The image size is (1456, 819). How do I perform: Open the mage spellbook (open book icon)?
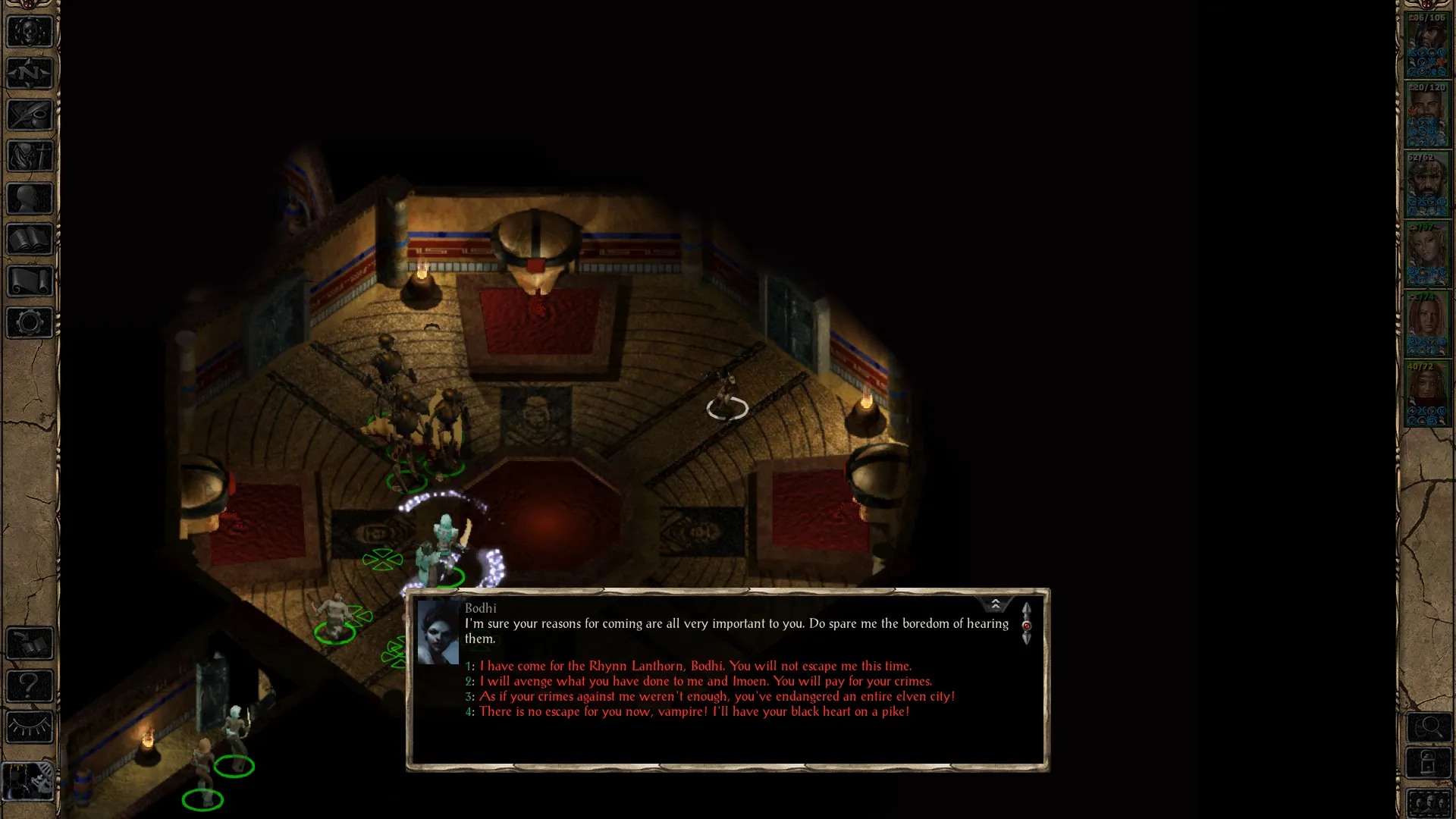[x=30, y=240]
